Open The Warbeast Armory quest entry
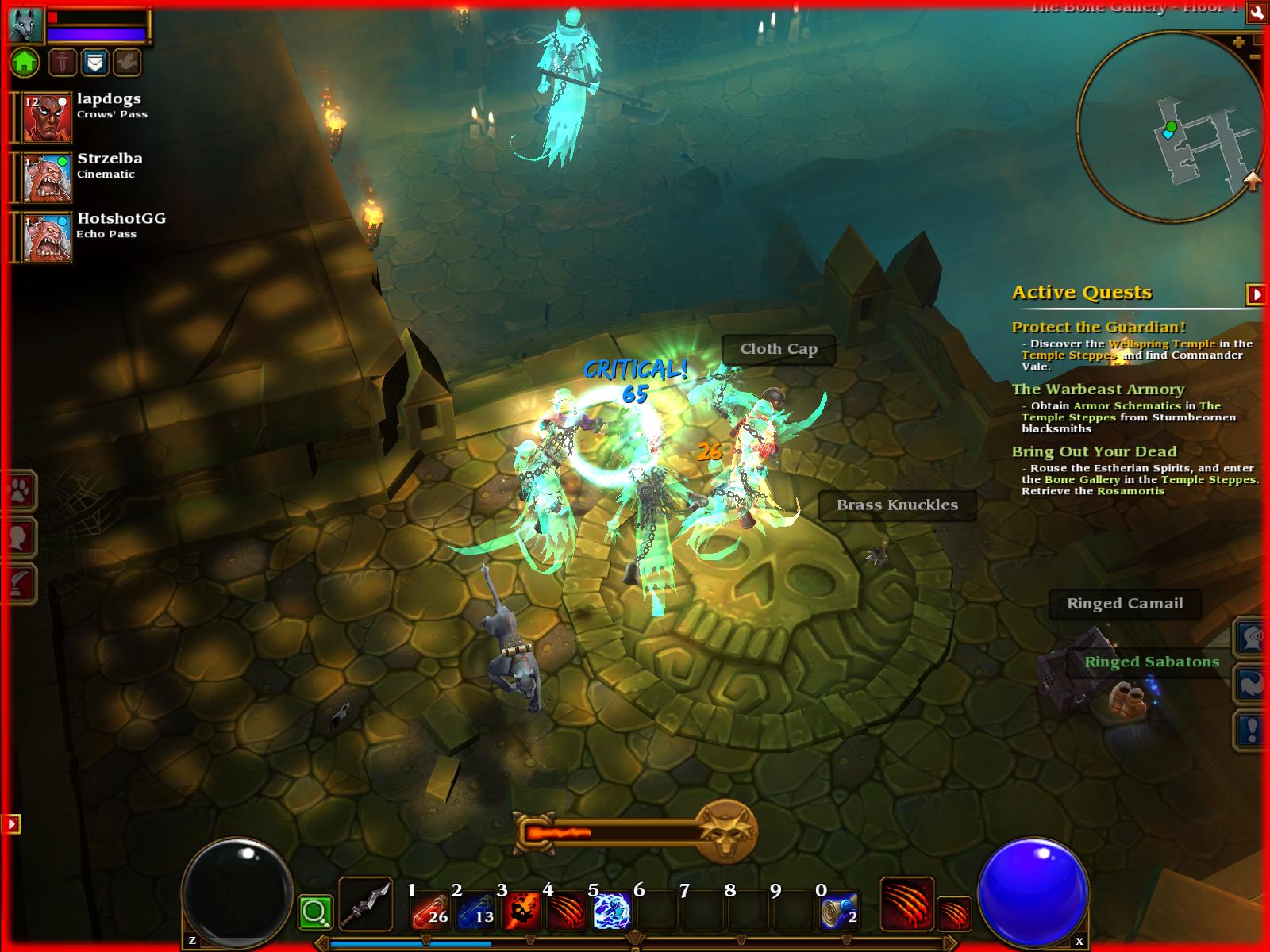This screenshot has height=952, width=1270. (1098, 390)
